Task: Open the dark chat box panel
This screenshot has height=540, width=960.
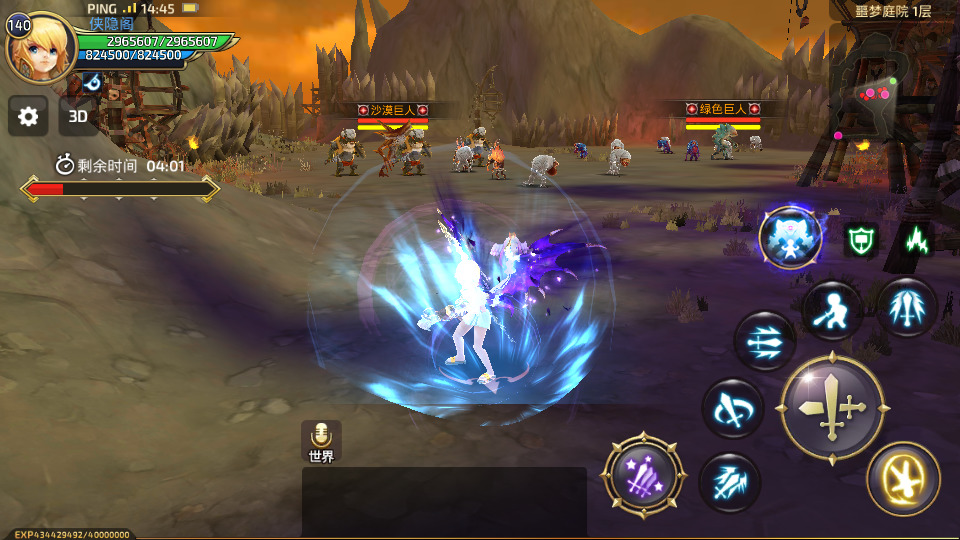Action: pyautogui.click(x=444, y=501)
